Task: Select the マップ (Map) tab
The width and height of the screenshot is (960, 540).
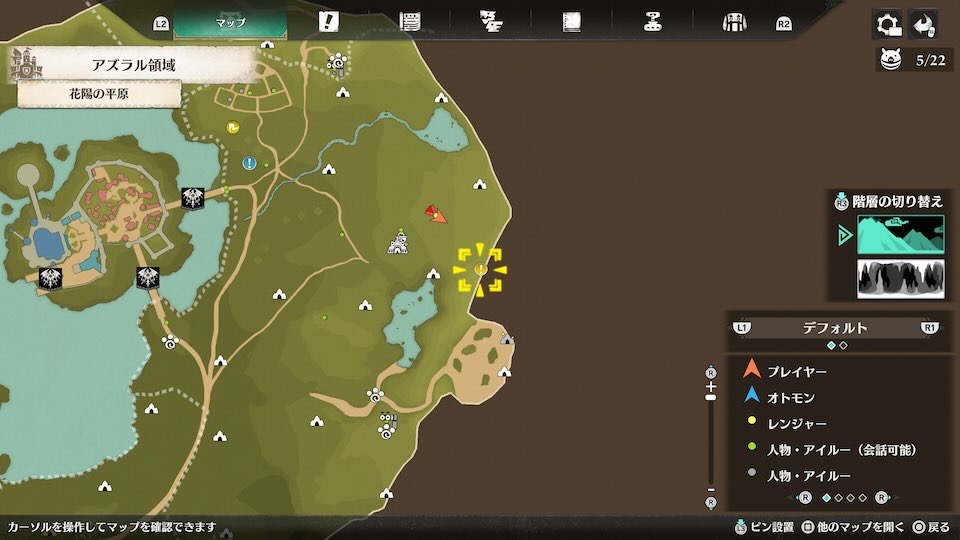Action: [x=231, y=22]
